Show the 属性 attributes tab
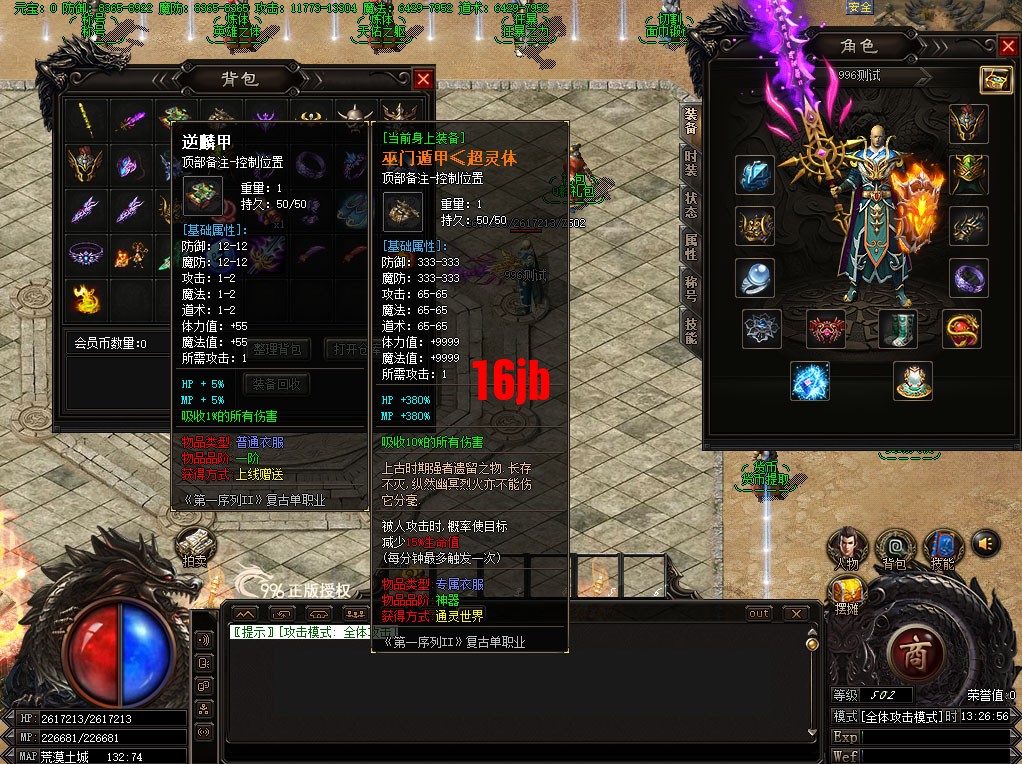This screenshot has width=1022, height=764. pos(691,248)
